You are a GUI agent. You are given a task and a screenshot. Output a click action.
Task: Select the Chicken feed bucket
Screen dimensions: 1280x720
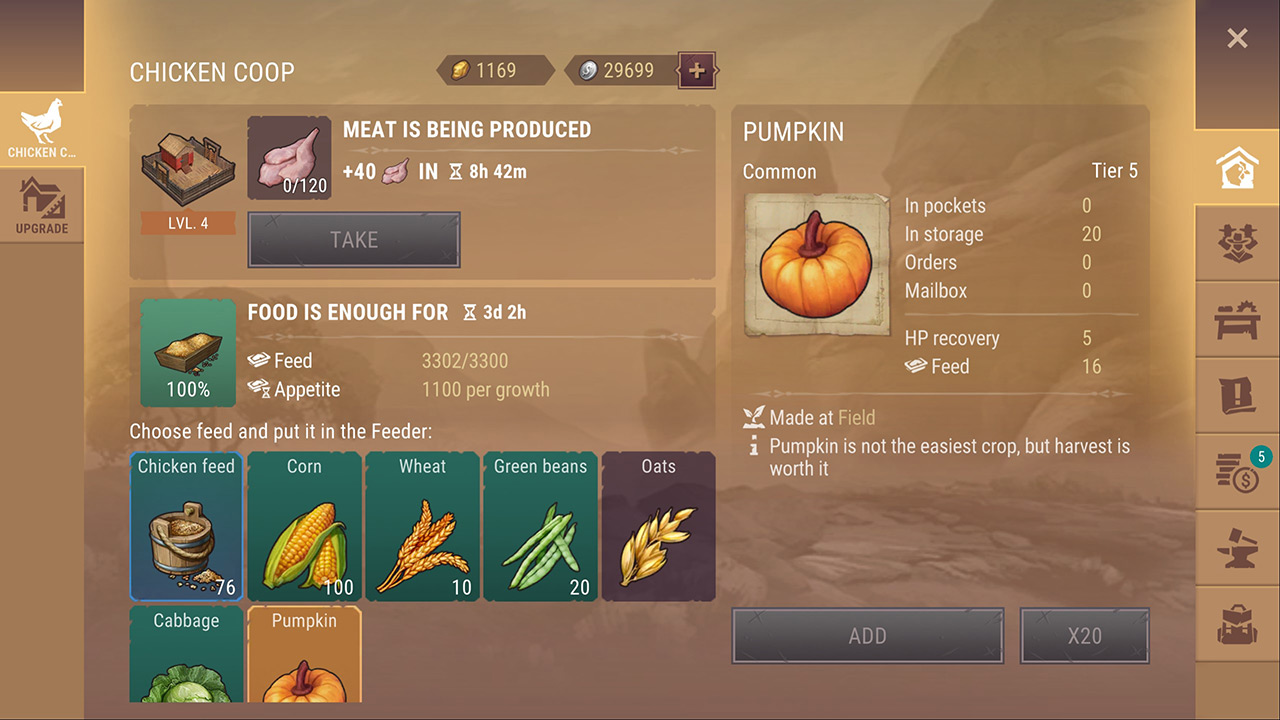(186, 527)
